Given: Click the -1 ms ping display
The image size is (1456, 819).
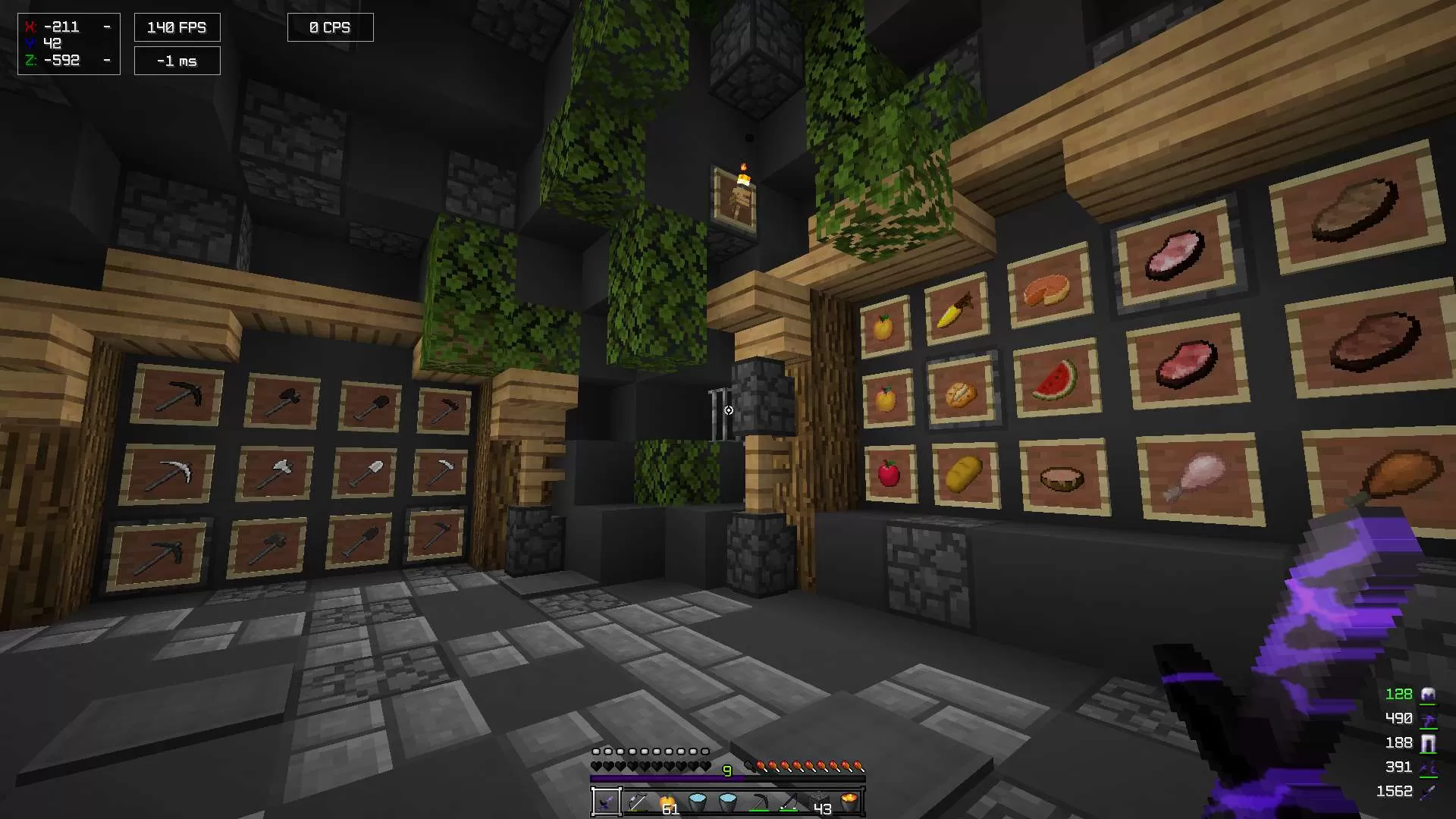Looking at the screenshot, I should [177, 60].
